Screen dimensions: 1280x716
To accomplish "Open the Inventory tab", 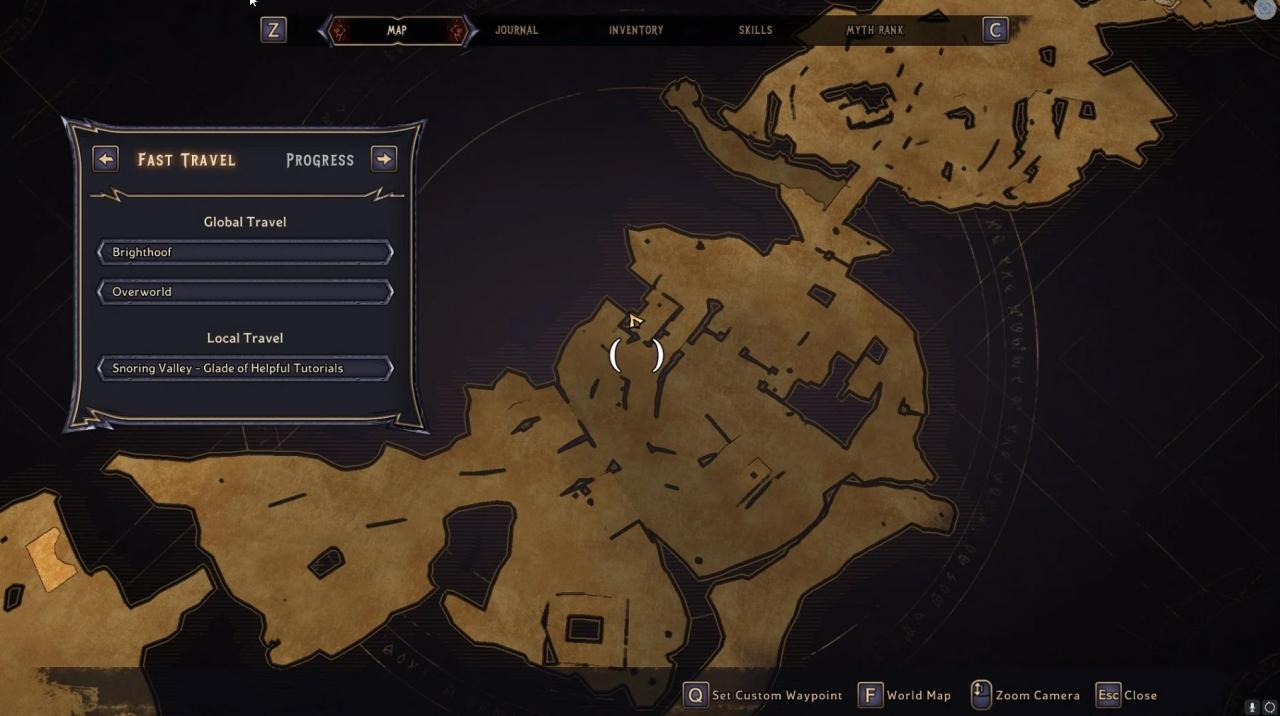I will click(636, 30).
